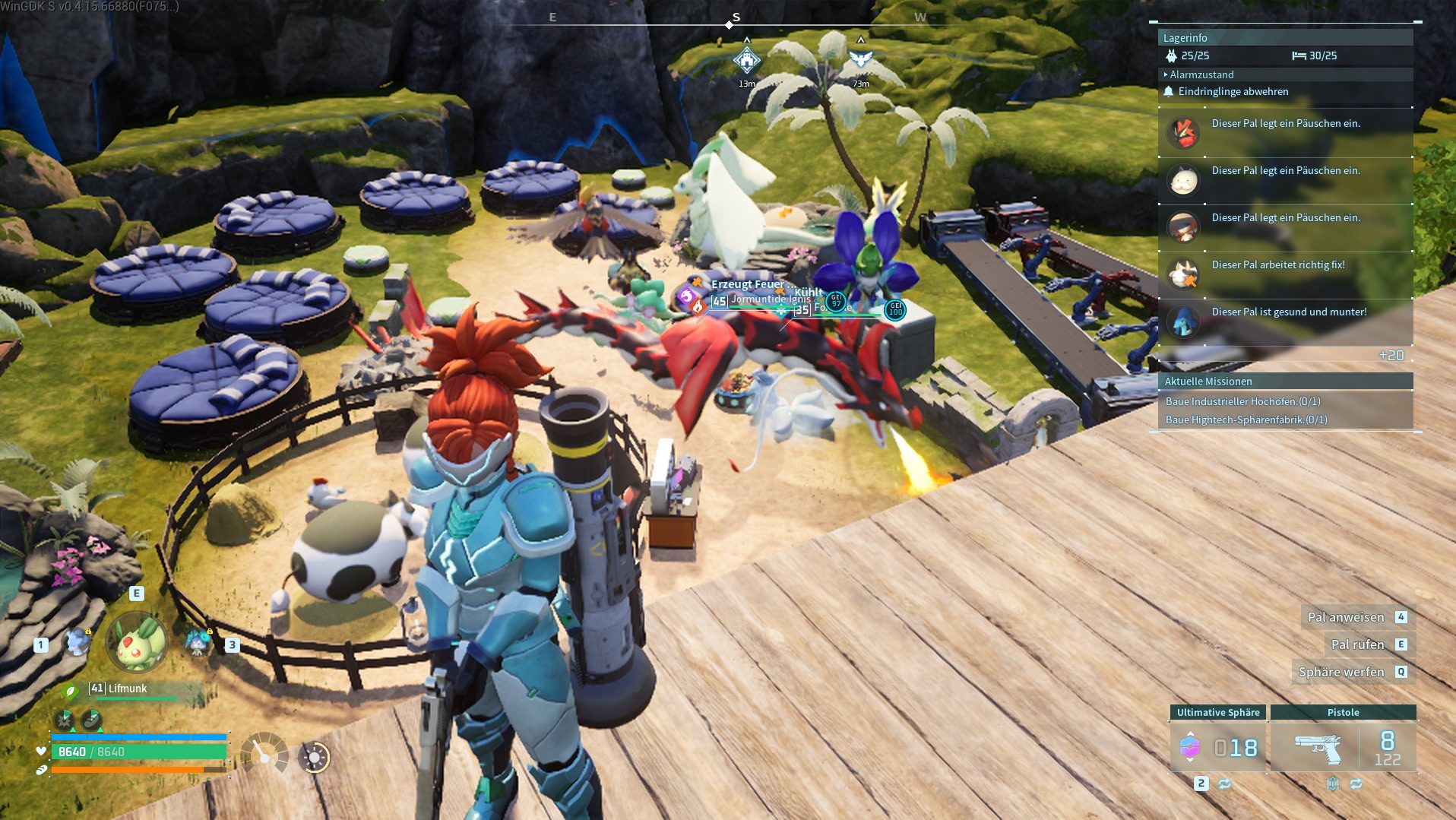Screen dimensions: 1456x820
Task: Switch to the party pal in slot 1
Action: point(78,643)
